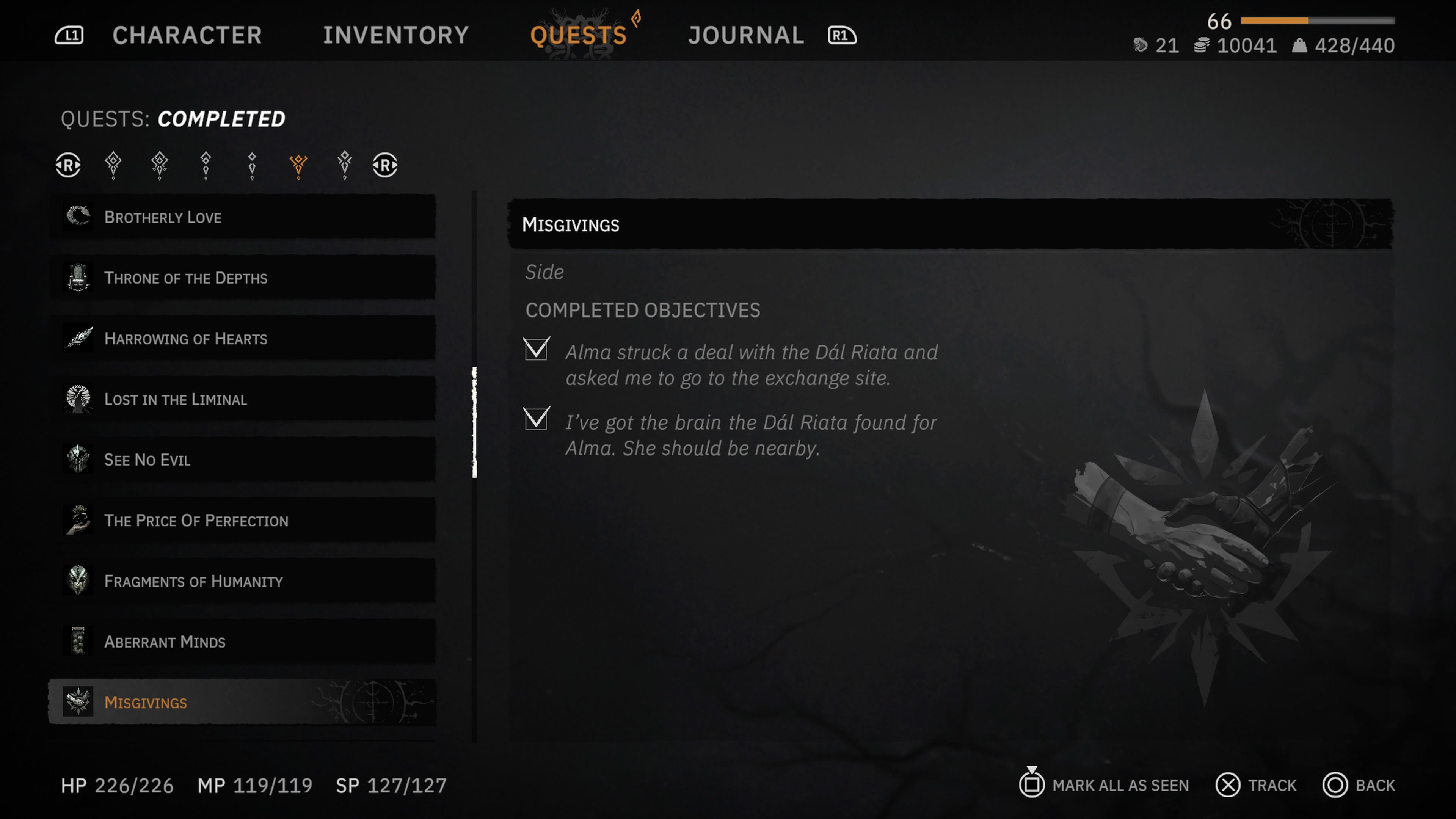The width and height of the screenshot is (1456, 819).
Task: Switch to the Character tab
Action: 187,35
